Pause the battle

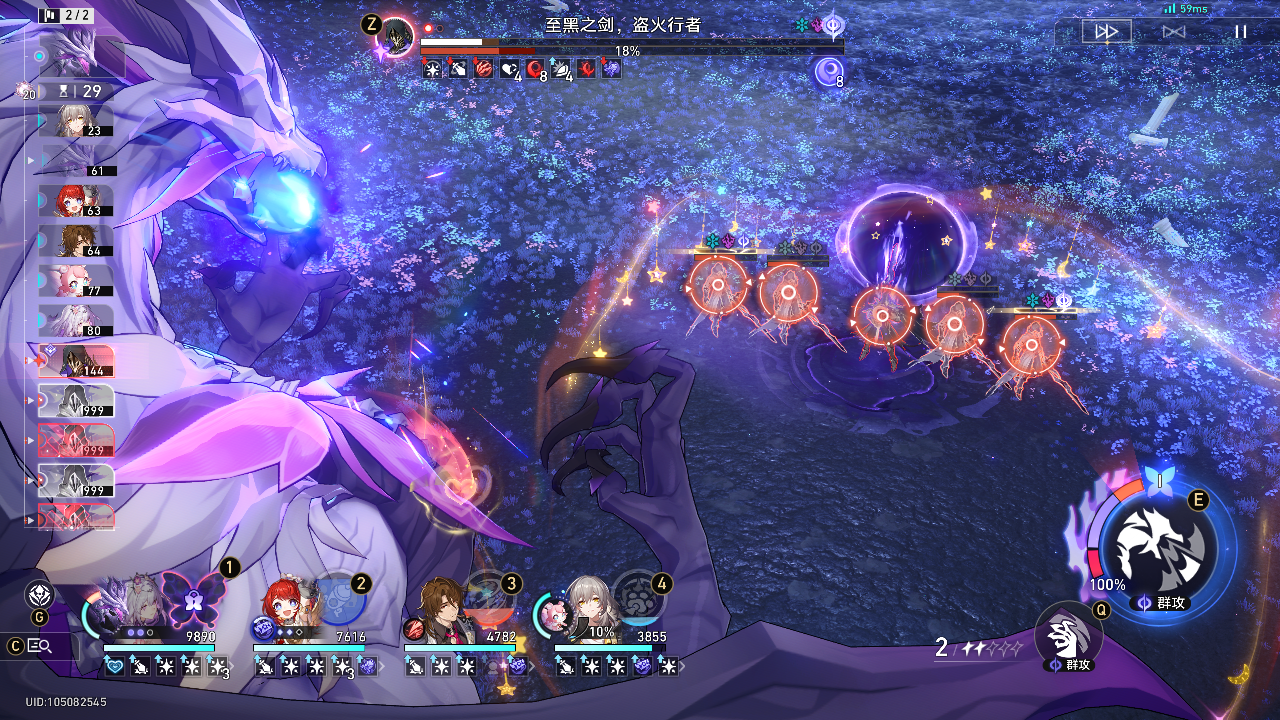point(1240,32)
